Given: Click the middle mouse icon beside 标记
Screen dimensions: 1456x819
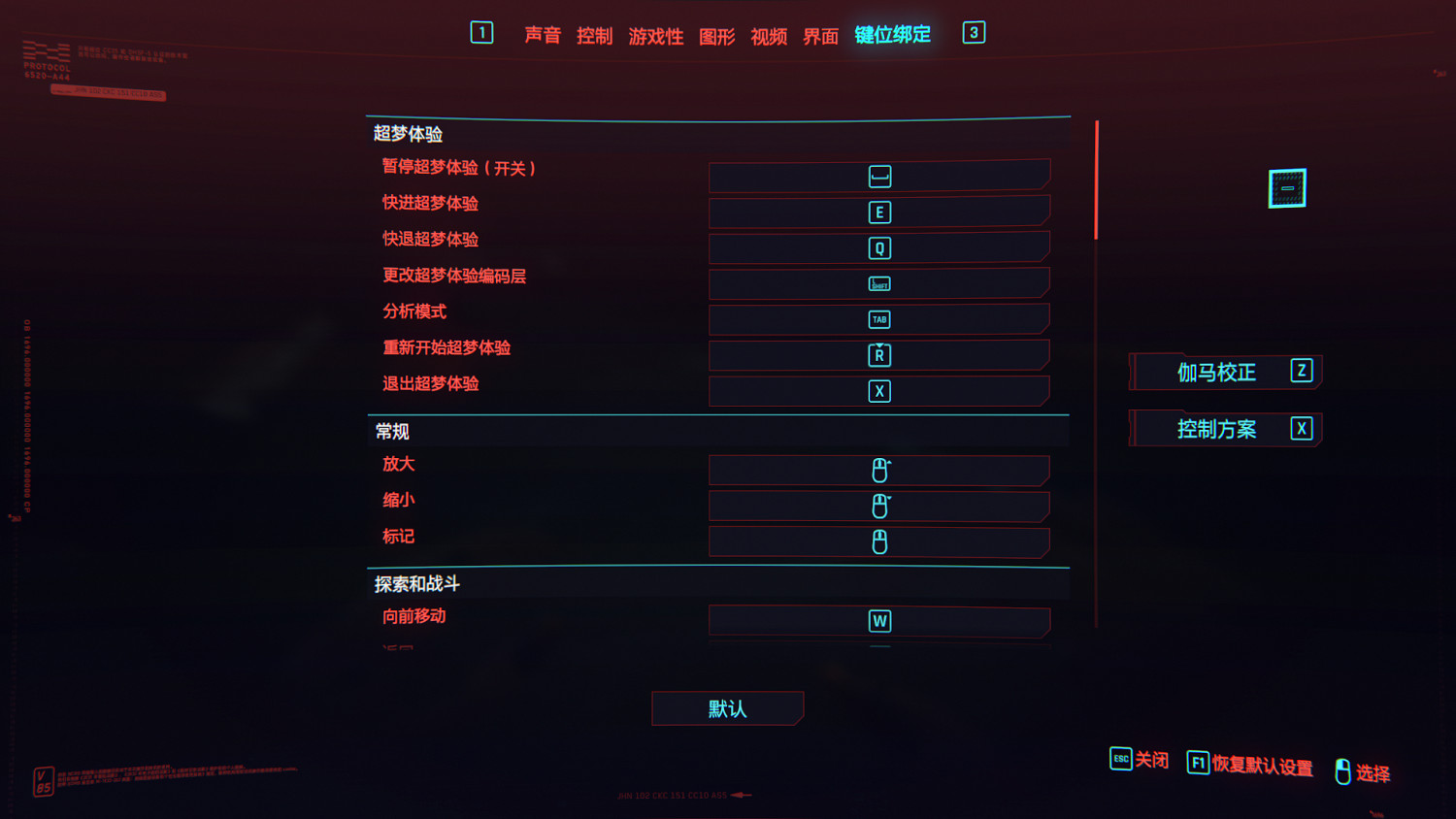Looking at the screenshot, I should coord(878,541).
